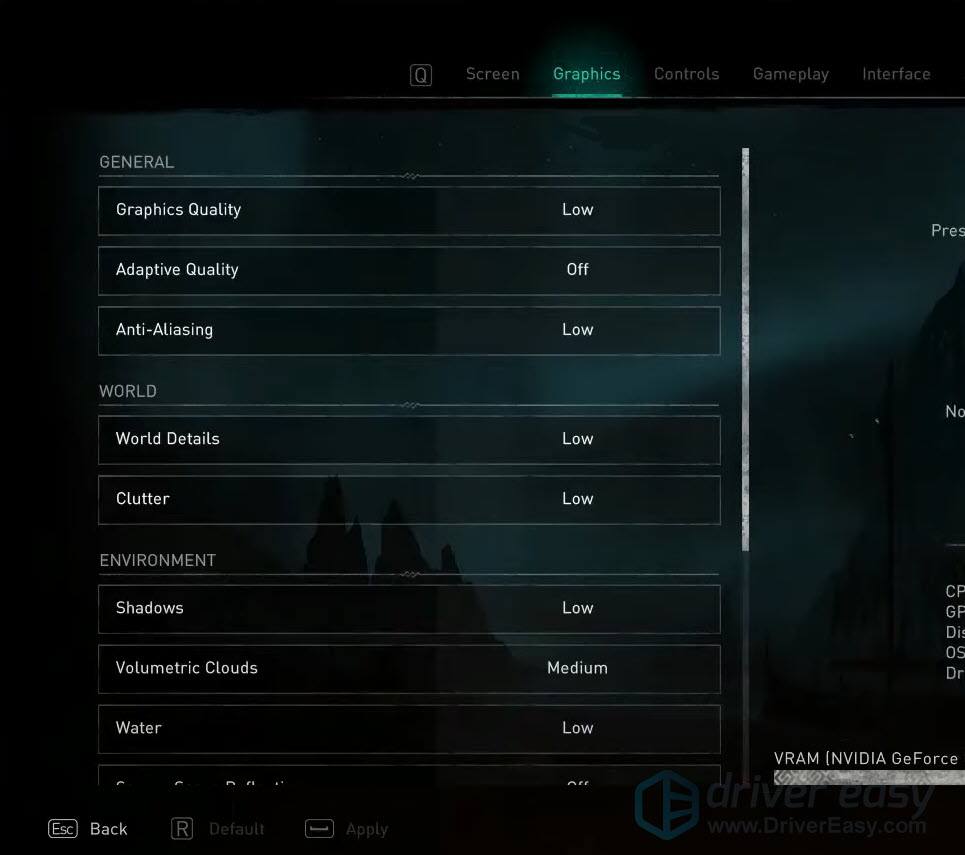Select the World Details row
The image size is (965, 855).
[x=409, y=439]
